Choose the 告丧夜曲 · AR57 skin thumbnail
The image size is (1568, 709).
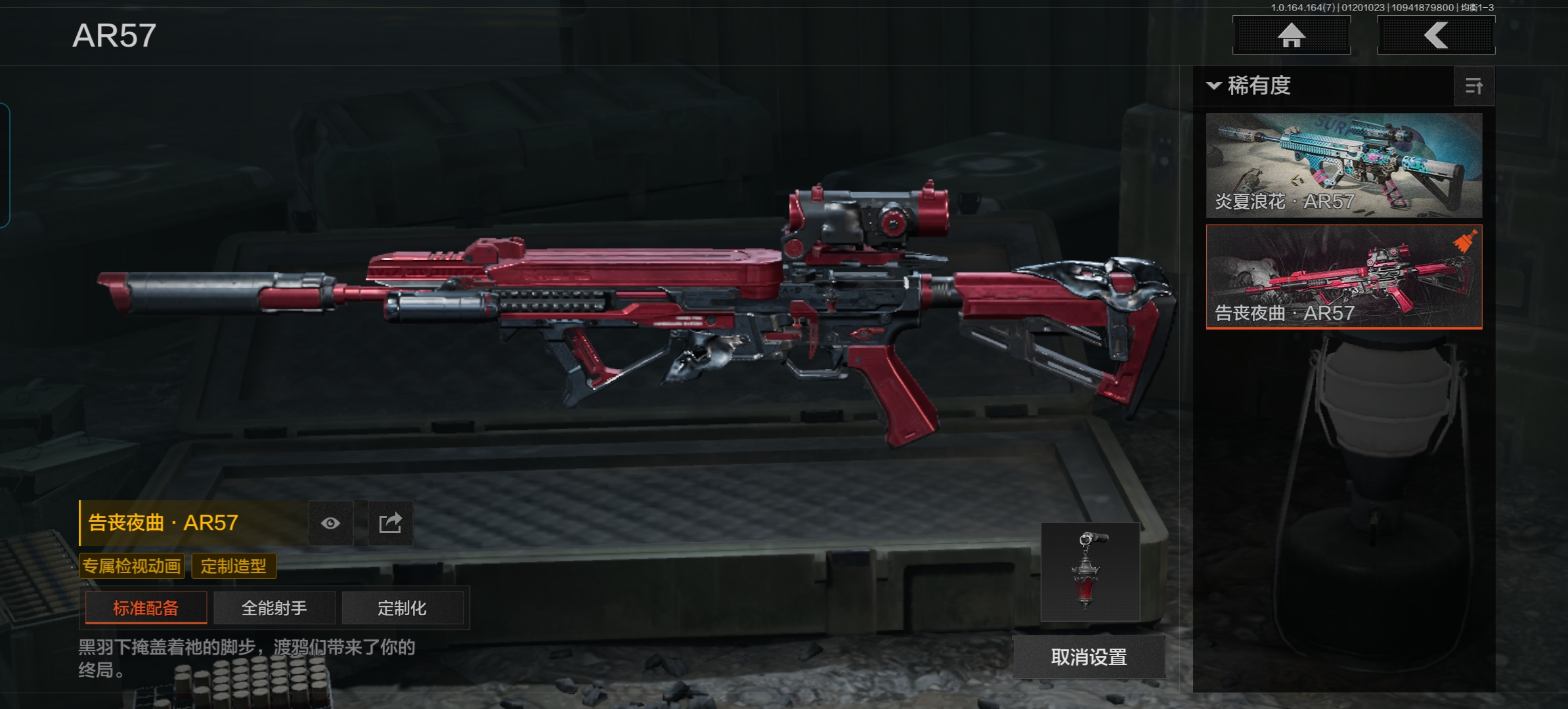coord(1343,276)
